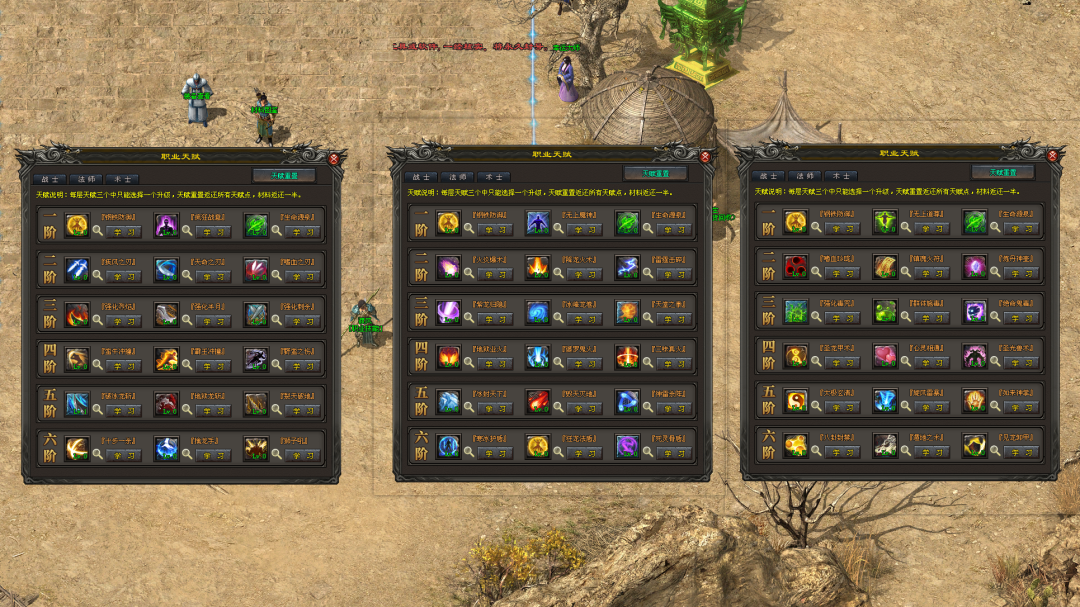Open 战士 tab in warlock talents window
Image resolution: width=1080 pixels, height=607 pixels.
point(769,176)
